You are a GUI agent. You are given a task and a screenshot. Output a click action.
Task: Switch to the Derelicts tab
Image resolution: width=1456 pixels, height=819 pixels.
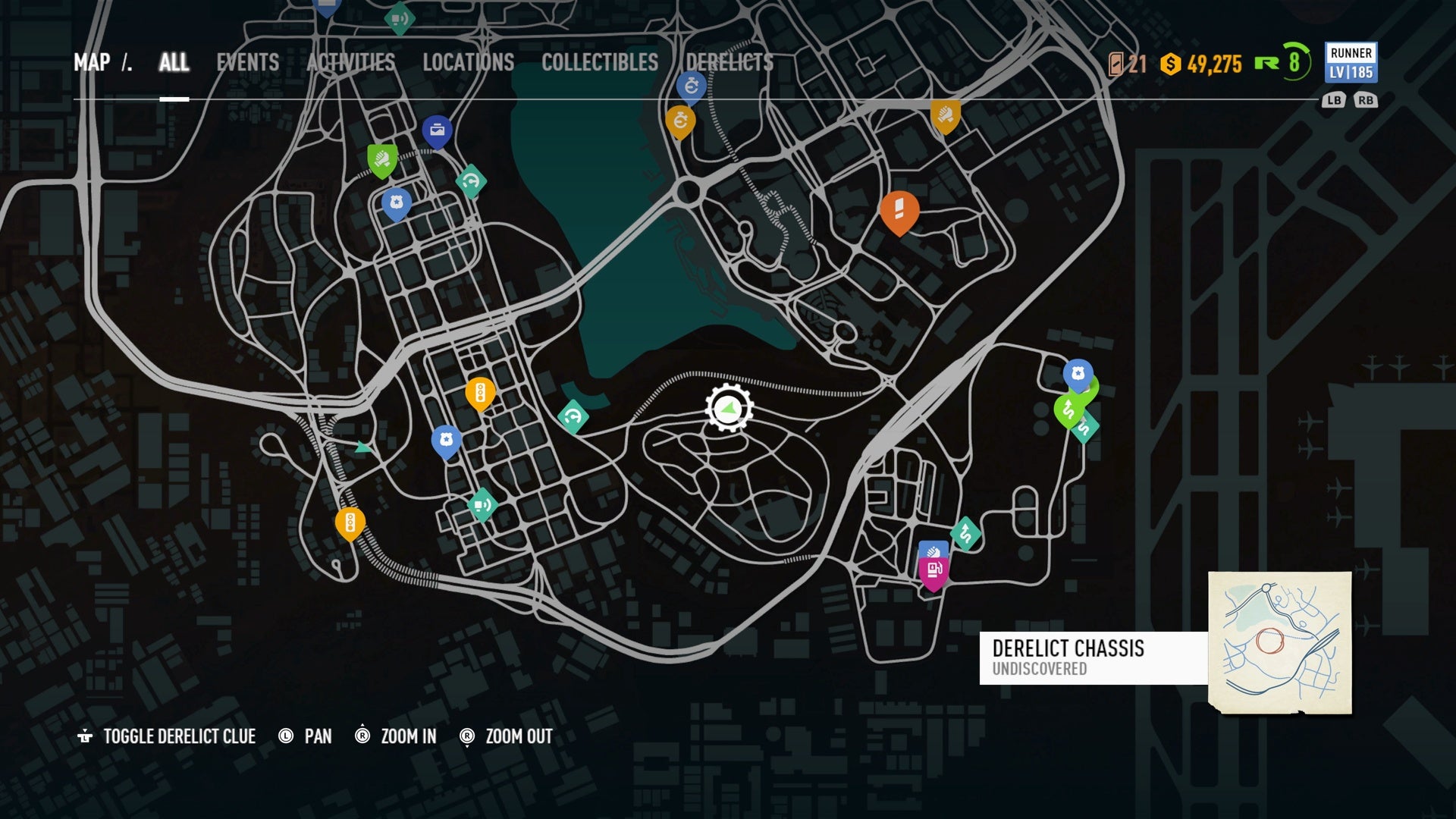click(x=730, y=62)
